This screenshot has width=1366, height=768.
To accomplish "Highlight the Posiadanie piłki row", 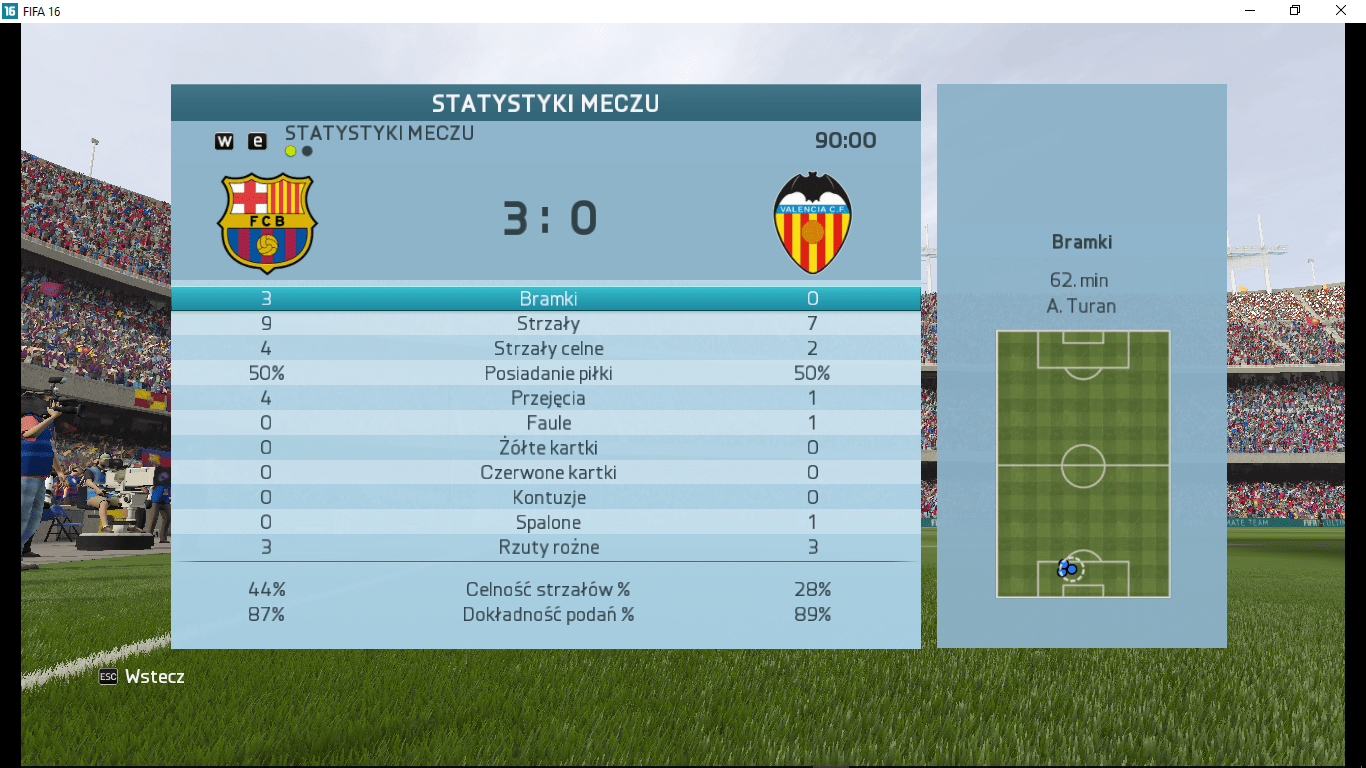I will 547,374.
